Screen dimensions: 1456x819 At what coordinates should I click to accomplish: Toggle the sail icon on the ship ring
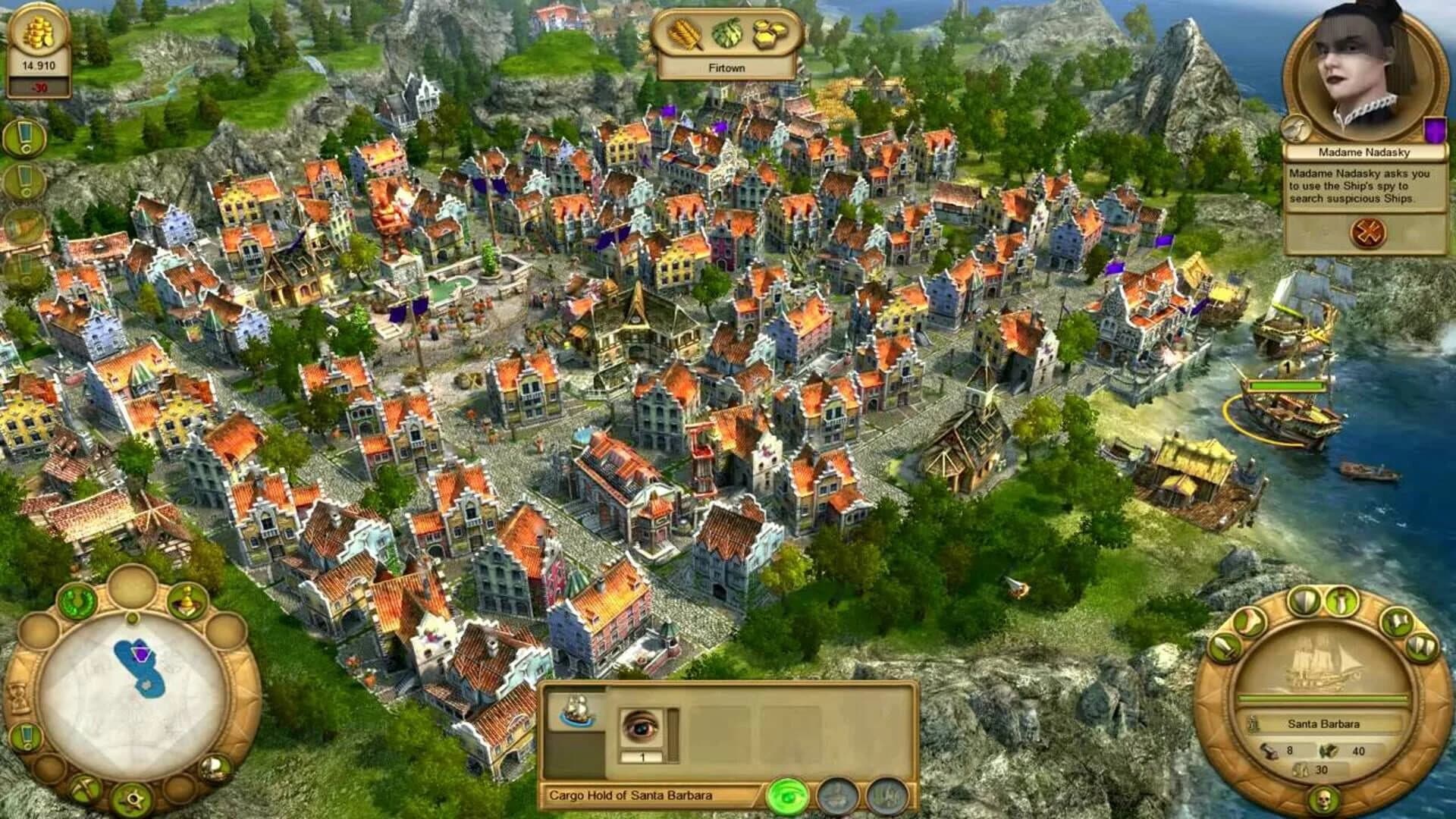coord(1398,622)
